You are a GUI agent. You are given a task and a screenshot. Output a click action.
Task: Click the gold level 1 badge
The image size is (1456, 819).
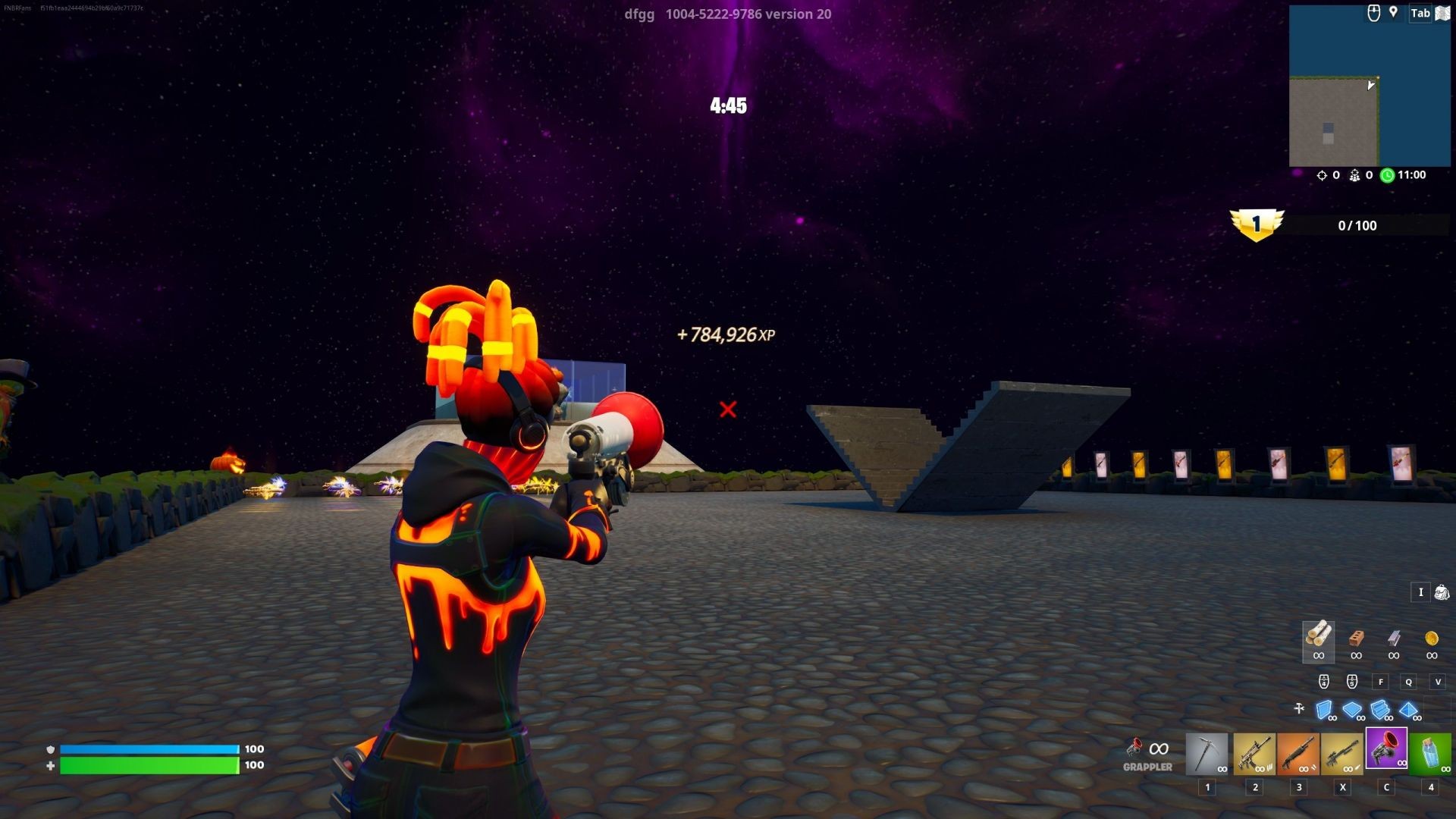tap(1257, 225)
